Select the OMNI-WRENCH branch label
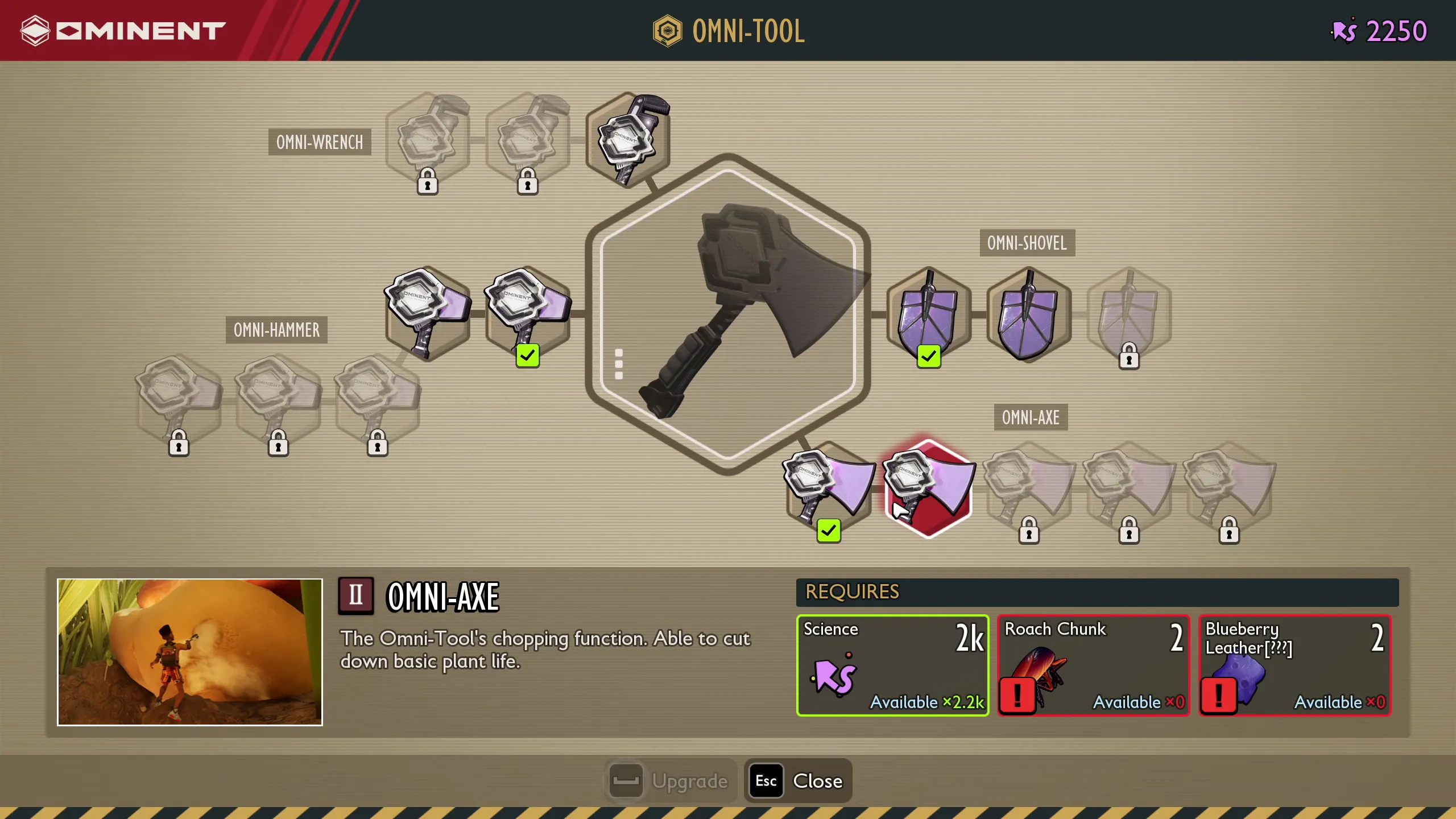 319,142
